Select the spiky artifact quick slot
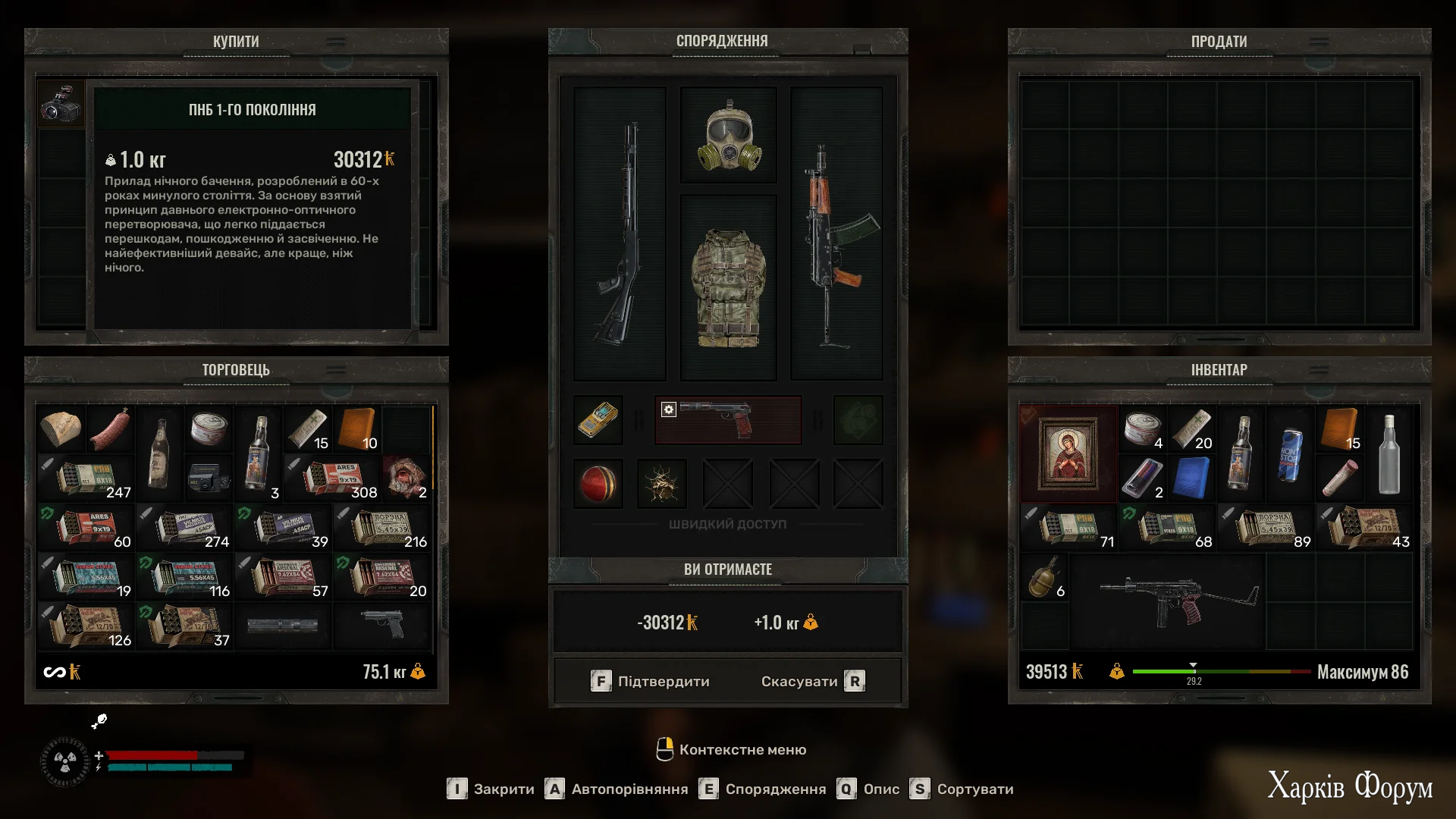 (662, 483)
